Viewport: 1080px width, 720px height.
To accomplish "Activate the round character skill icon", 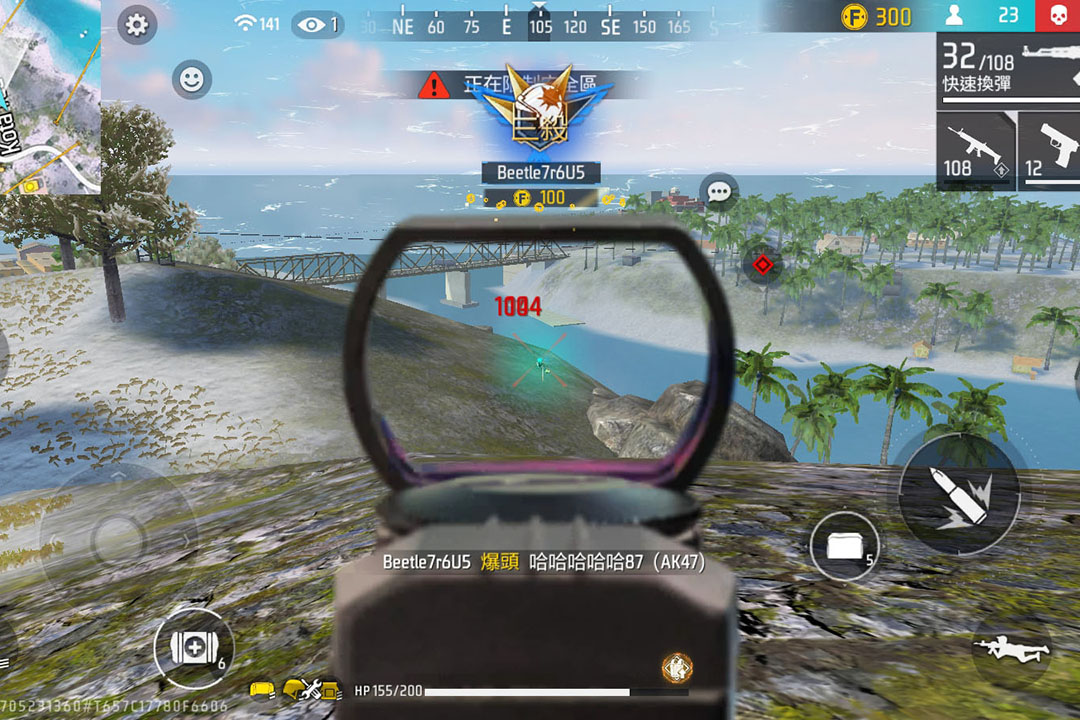I will 677,668.
